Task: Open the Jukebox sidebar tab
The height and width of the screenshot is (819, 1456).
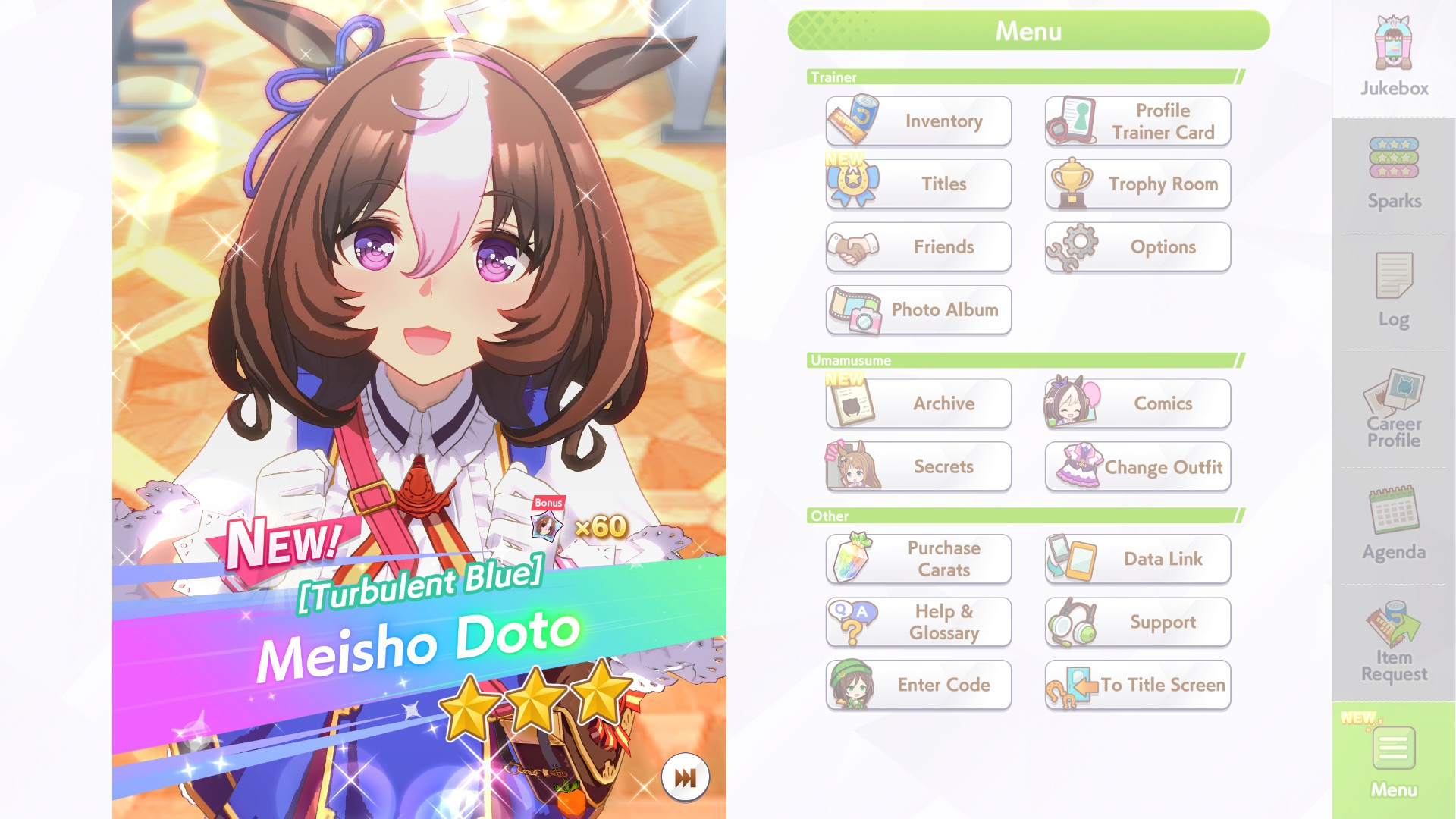Action: tap(1394, 58)
